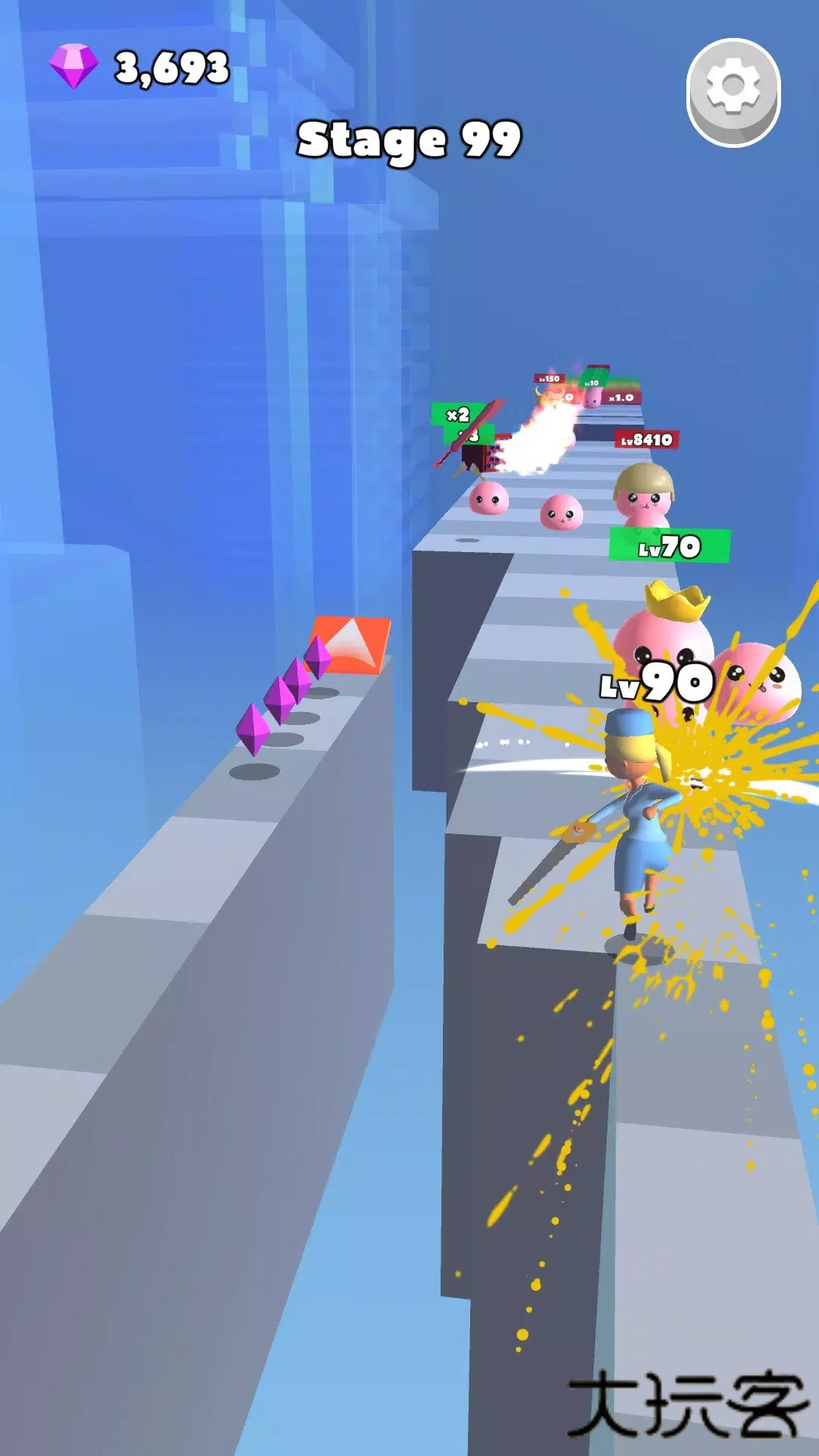Open the gear settings button
The image size is (819, 1456).
[x=733, y=91]
